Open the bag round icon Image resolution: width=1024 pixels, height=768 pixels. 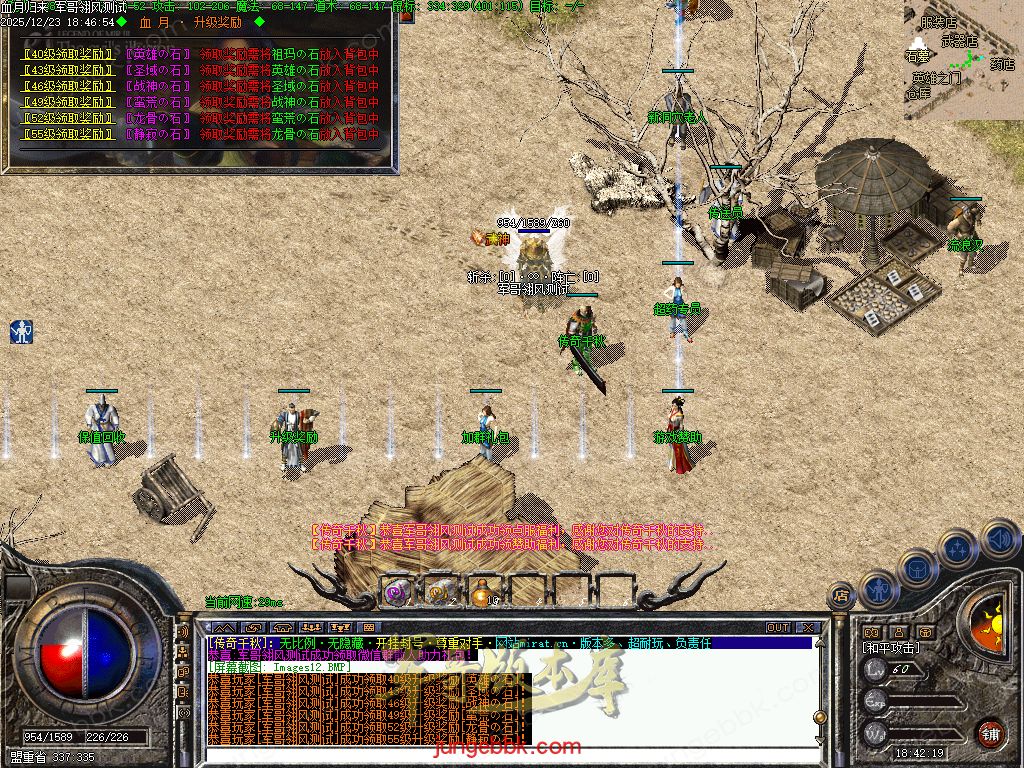coord(915,567)
